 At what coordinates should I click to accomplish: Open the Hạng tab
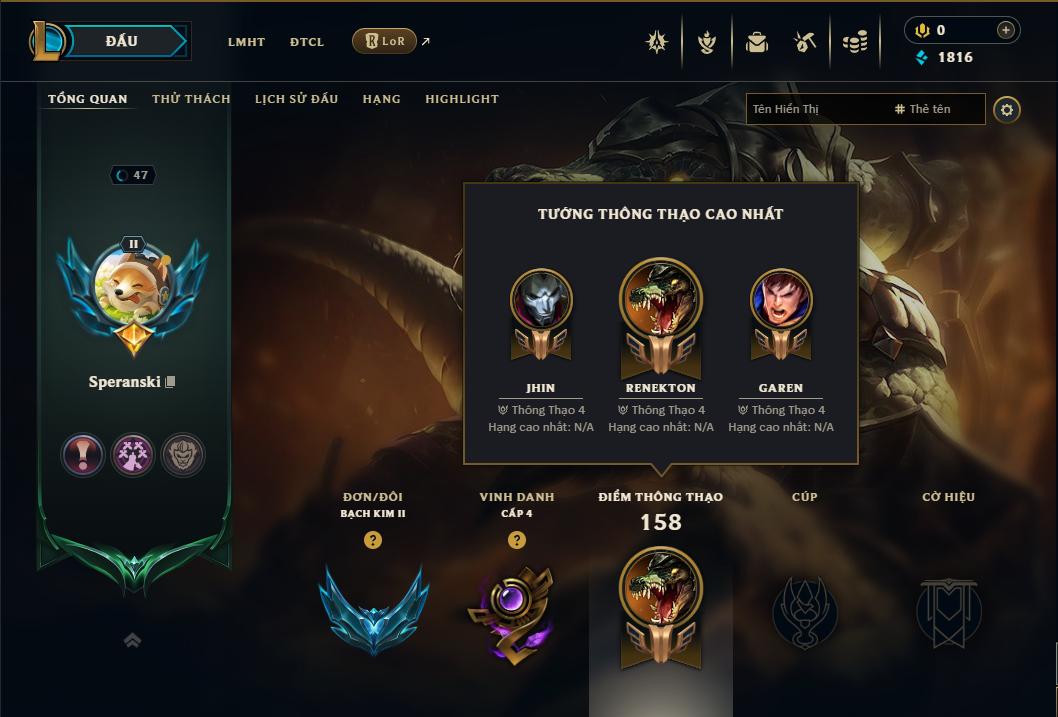point(381,99)
